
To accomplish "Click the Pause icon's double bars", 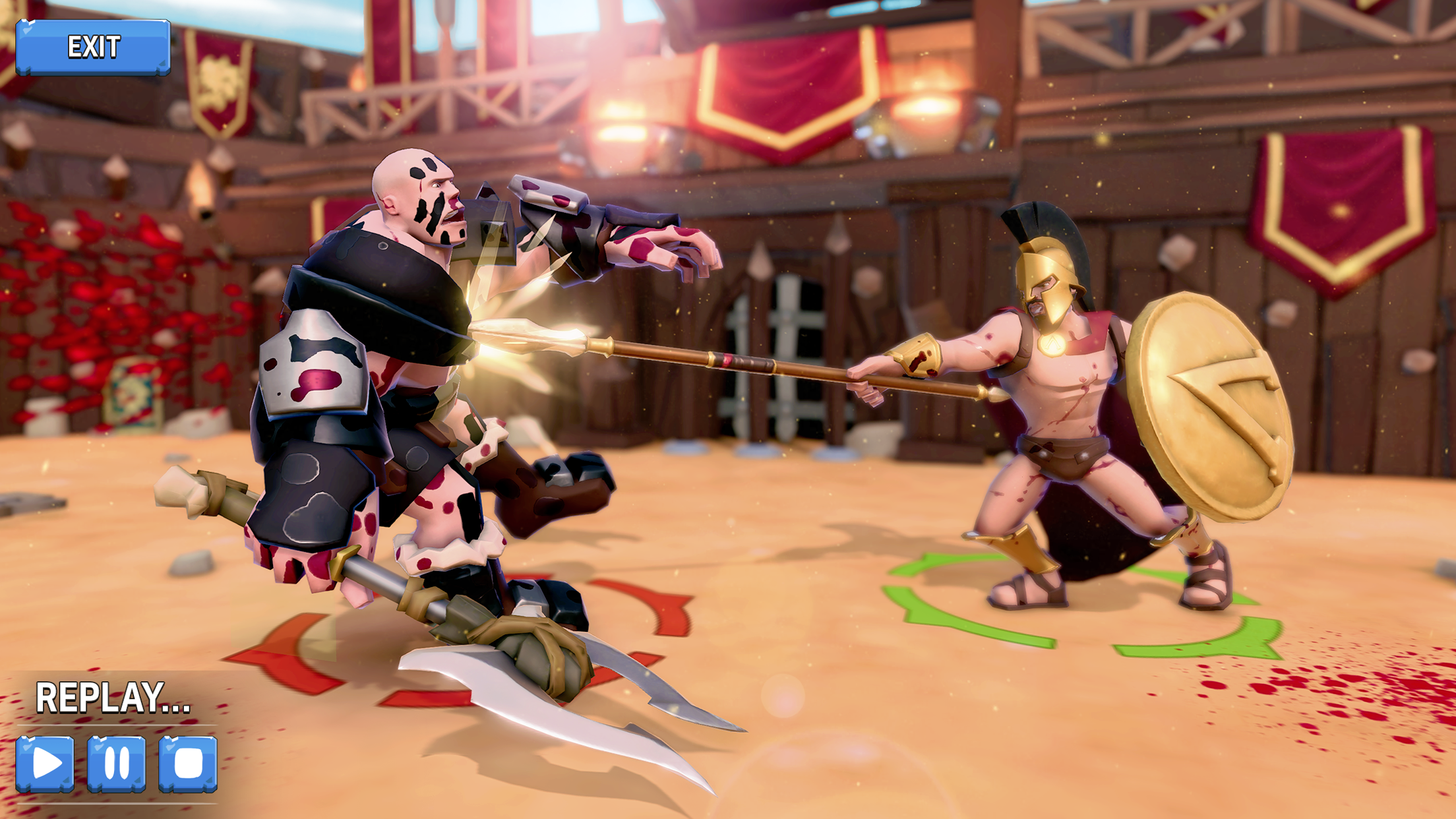I will [115, 763].
